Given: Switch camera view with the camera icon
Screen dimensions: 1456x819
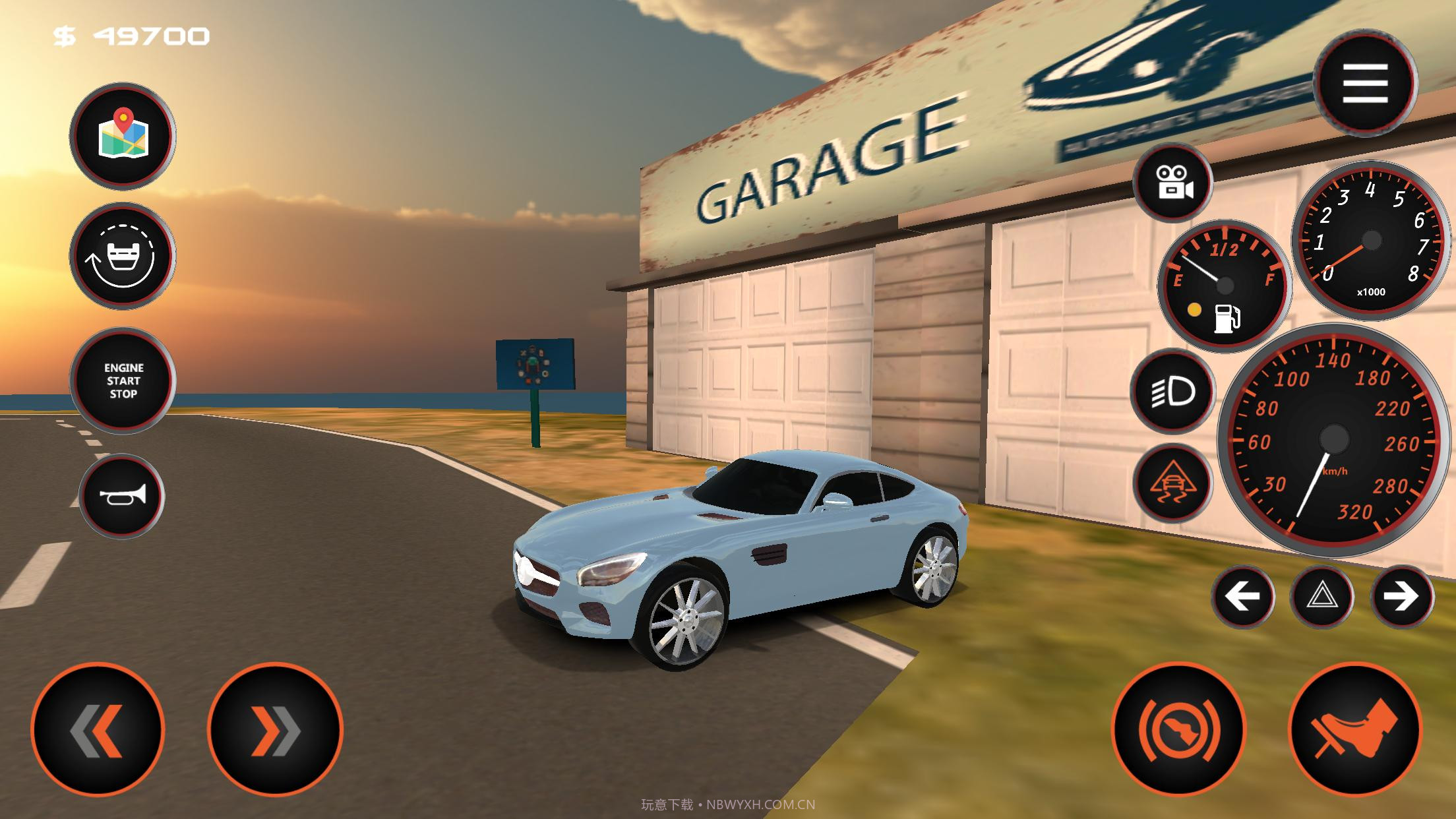Looking at the screenshot, I should [1172, 181].
